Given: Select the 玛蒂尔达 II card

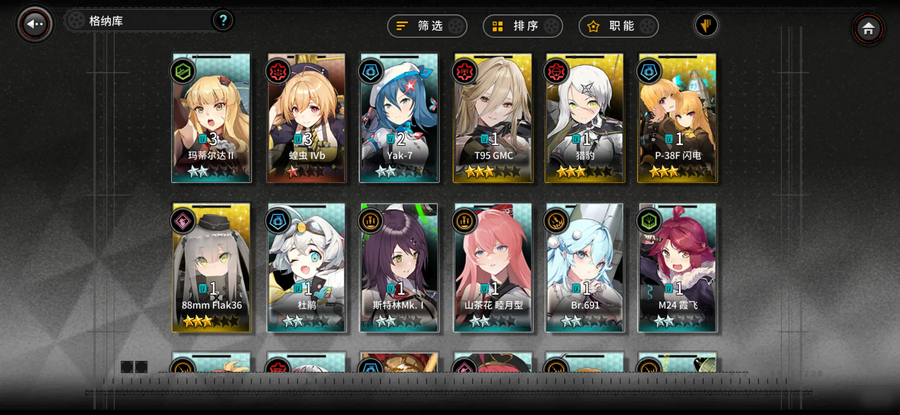Looking at the screenshot, I should point(211,118).
